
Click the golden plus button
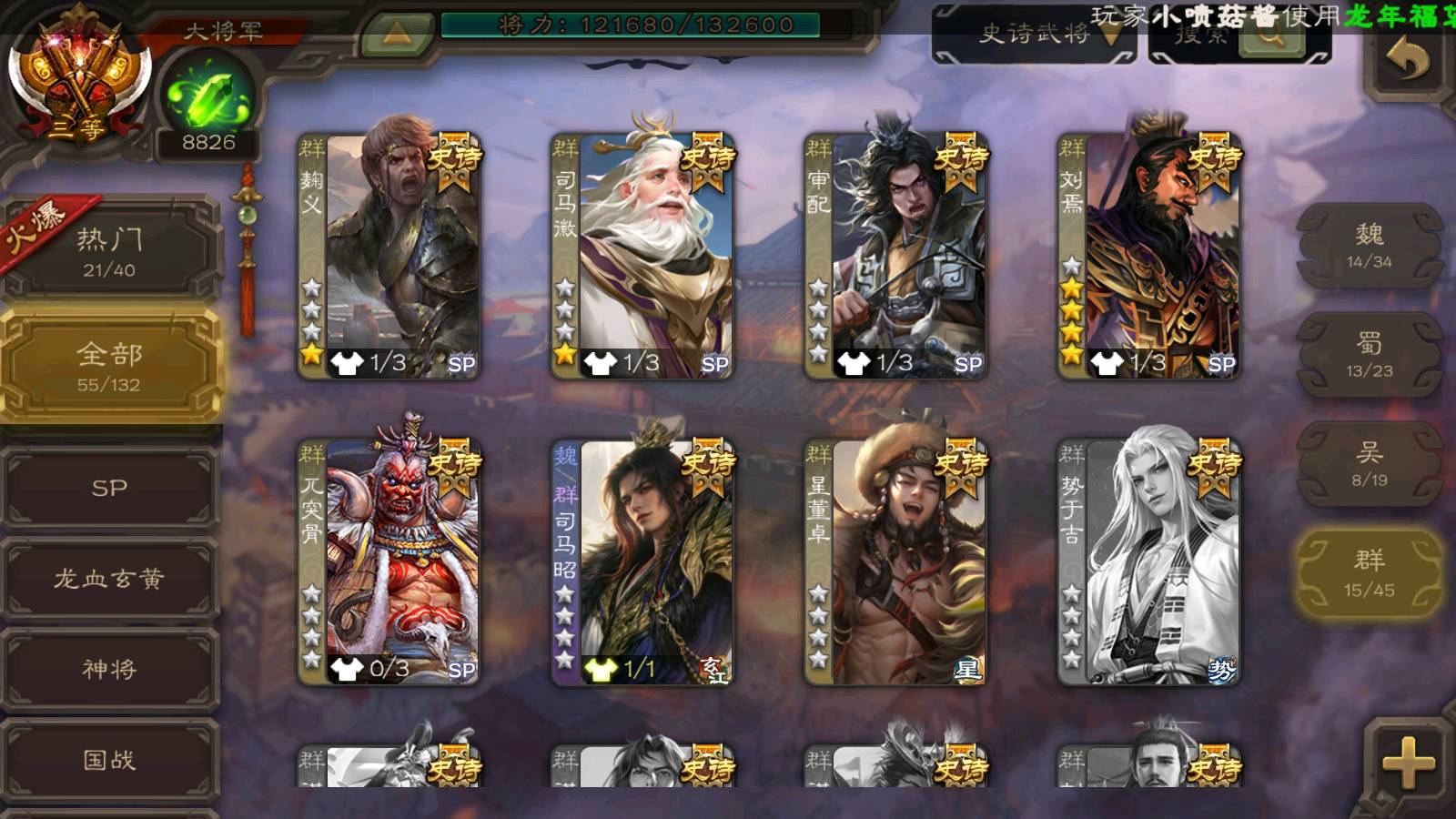point(1408,762)
